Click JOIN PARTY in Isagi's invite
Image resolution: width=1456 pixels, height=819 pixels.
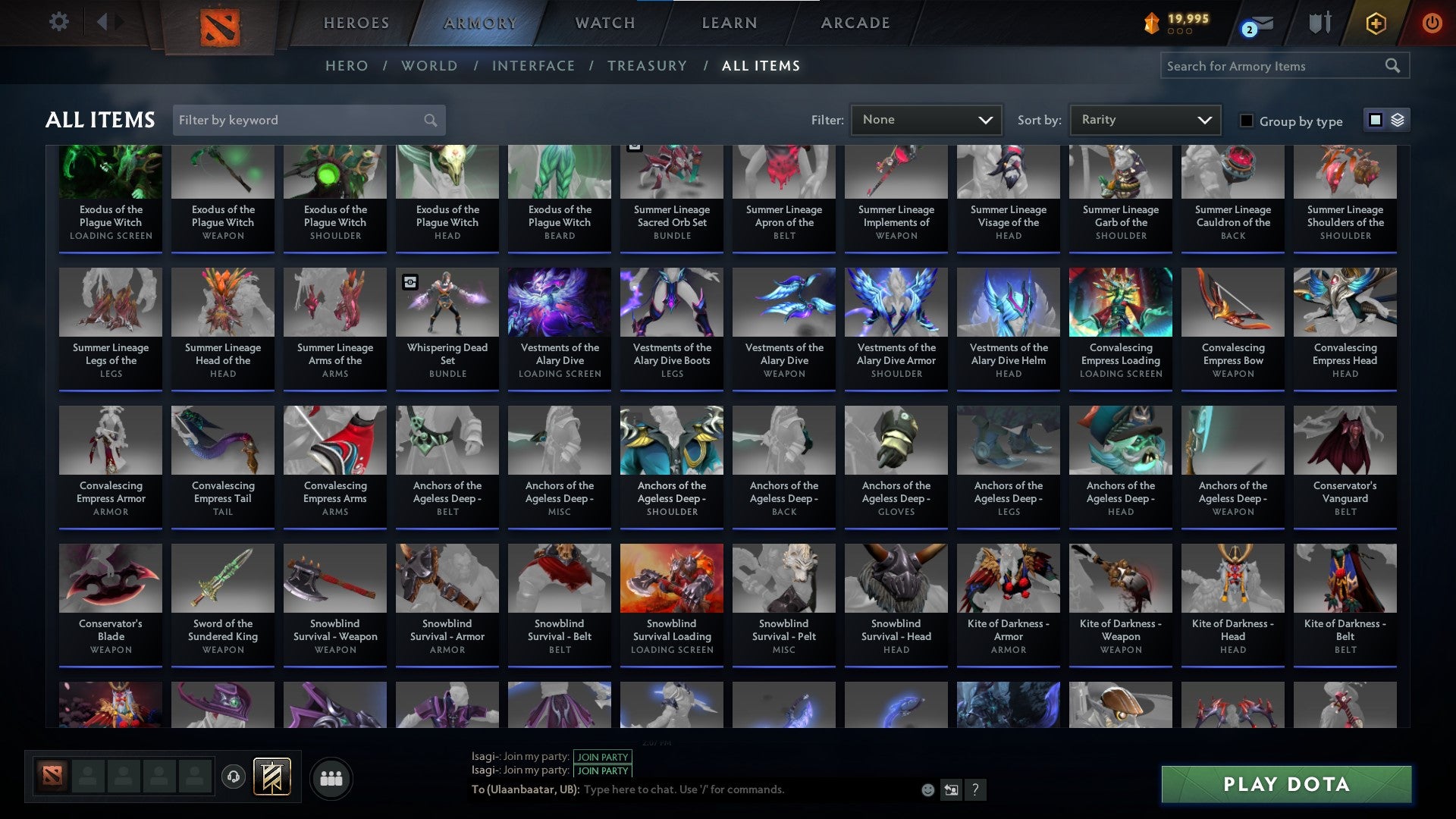pyautogui.click(x=603, y=757)
